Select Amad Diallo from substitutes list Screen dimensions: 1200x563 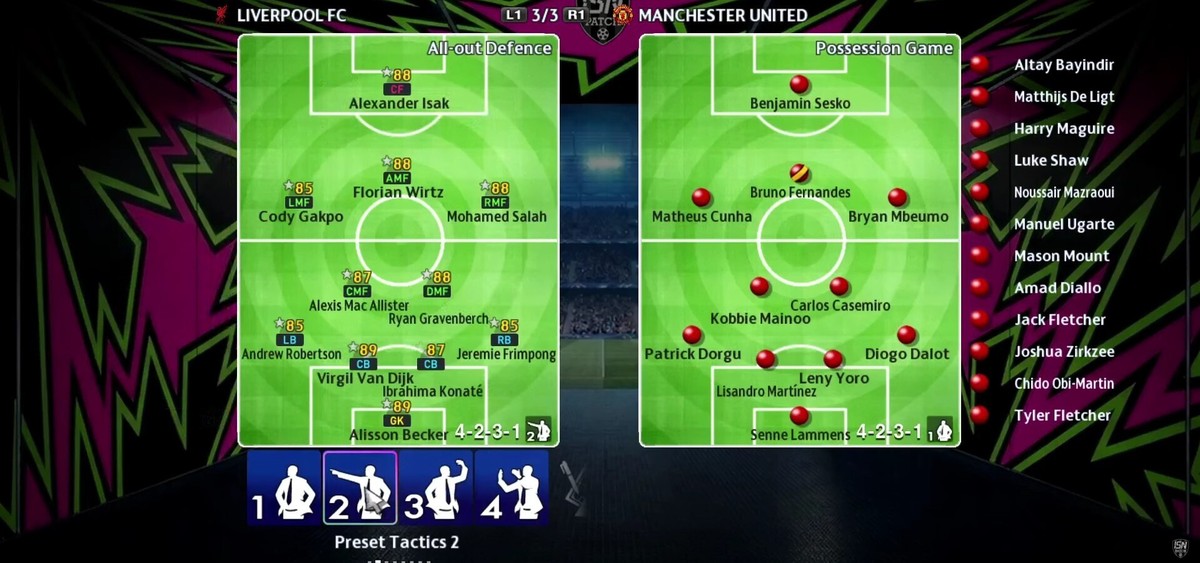(x=1056, y=288)
